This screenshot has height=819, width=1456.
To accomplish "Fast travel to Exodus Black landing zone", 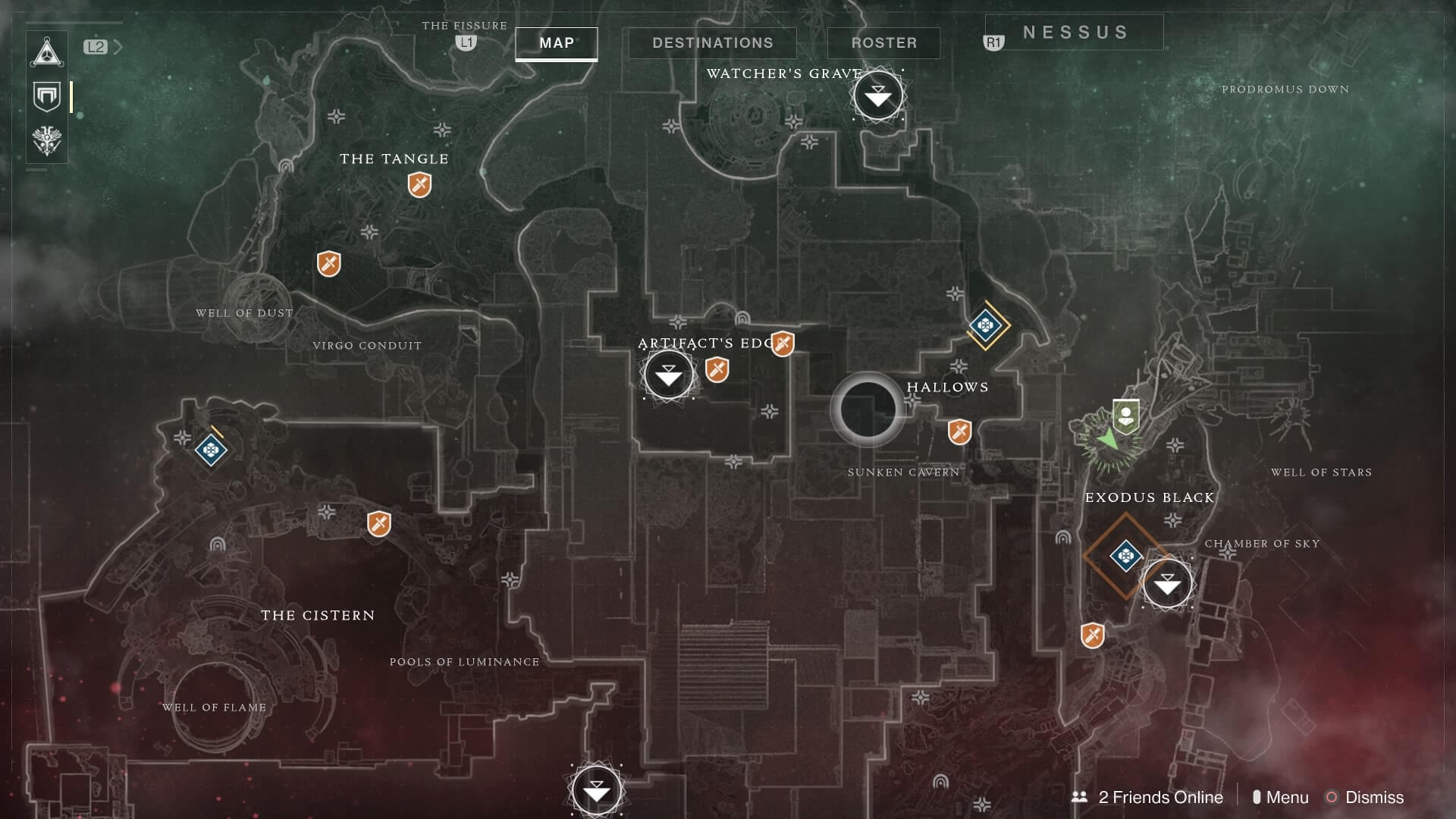I will click(x=1167, y=583).
